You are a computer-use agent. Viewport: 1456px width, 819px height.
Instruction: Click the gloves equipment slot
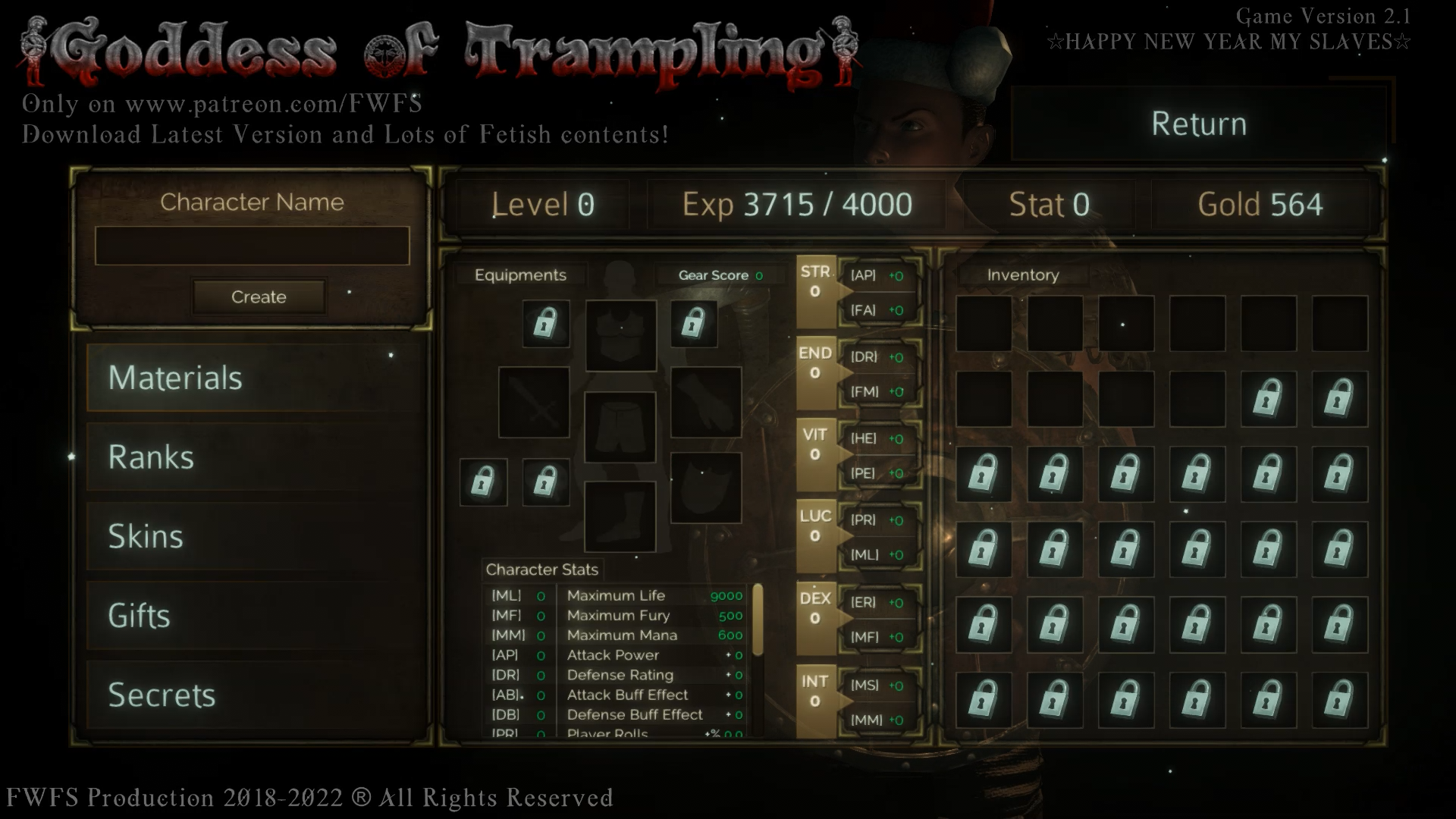705,402
